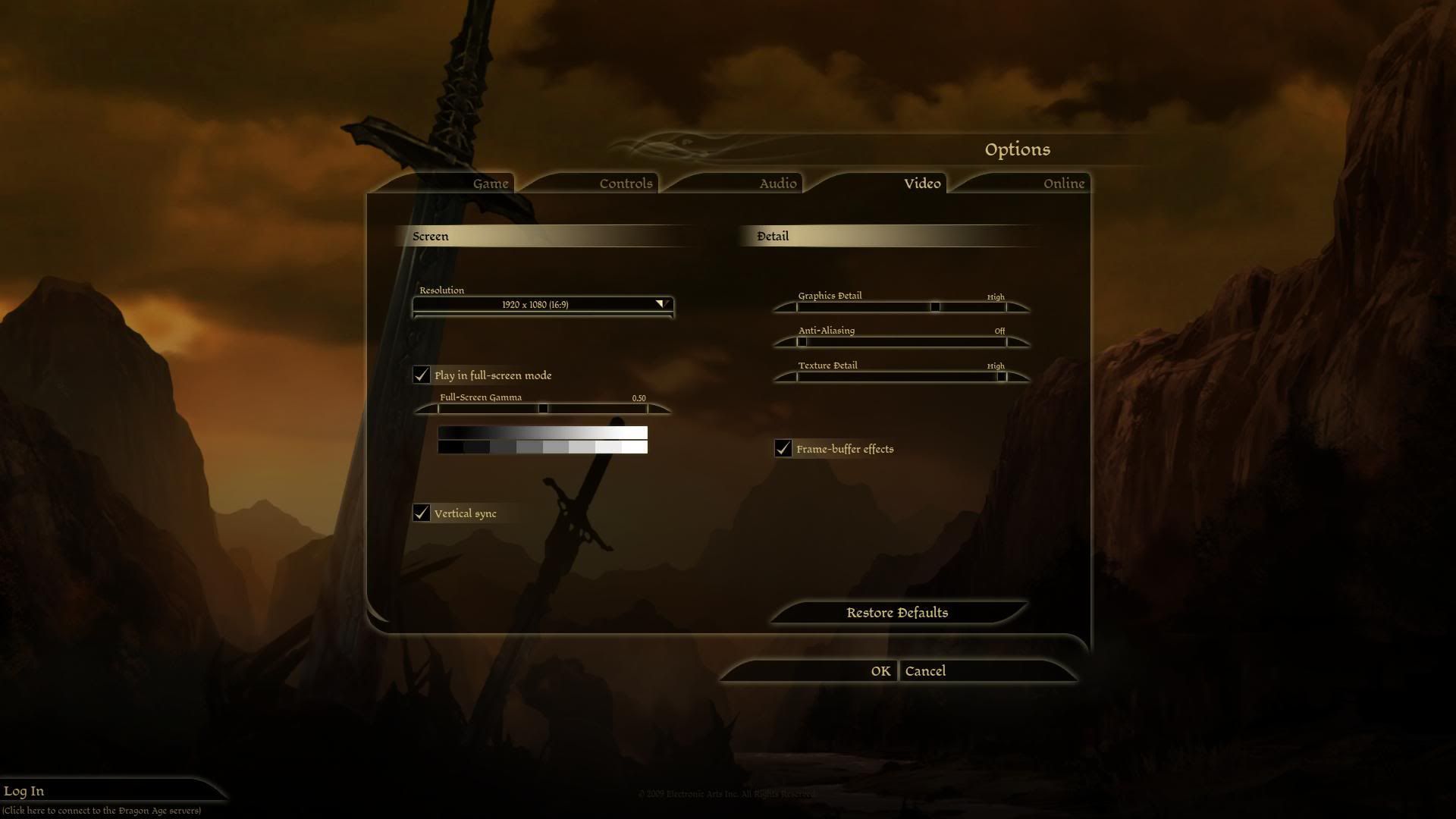Open the Resolution dropdown
The width and height of the screenshot is (1456, 819).
click(x=543, y=305)
